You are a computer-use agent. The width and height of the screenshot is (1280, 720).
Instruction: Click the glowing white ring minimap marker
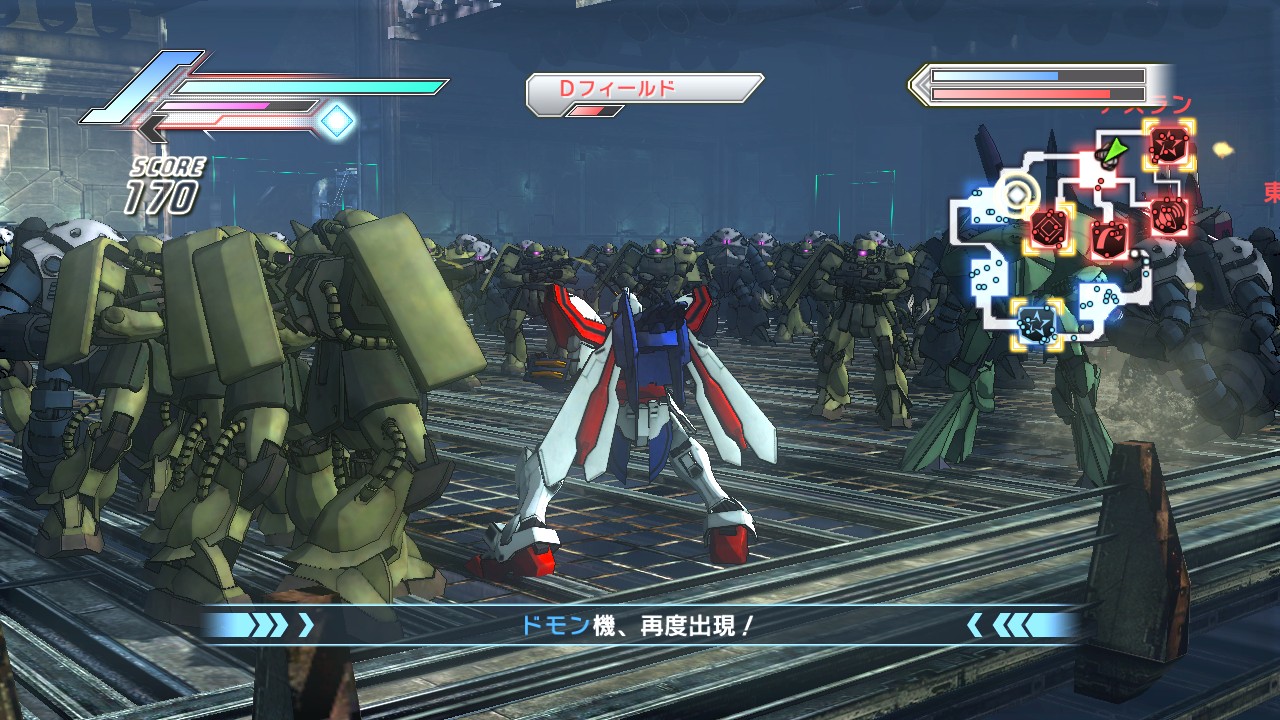(x=1017, y=194)
